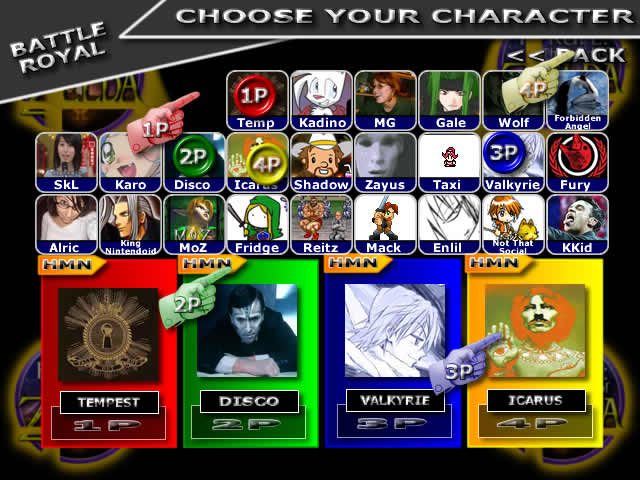Choose the MG character portrait

[x=385, y=98]
